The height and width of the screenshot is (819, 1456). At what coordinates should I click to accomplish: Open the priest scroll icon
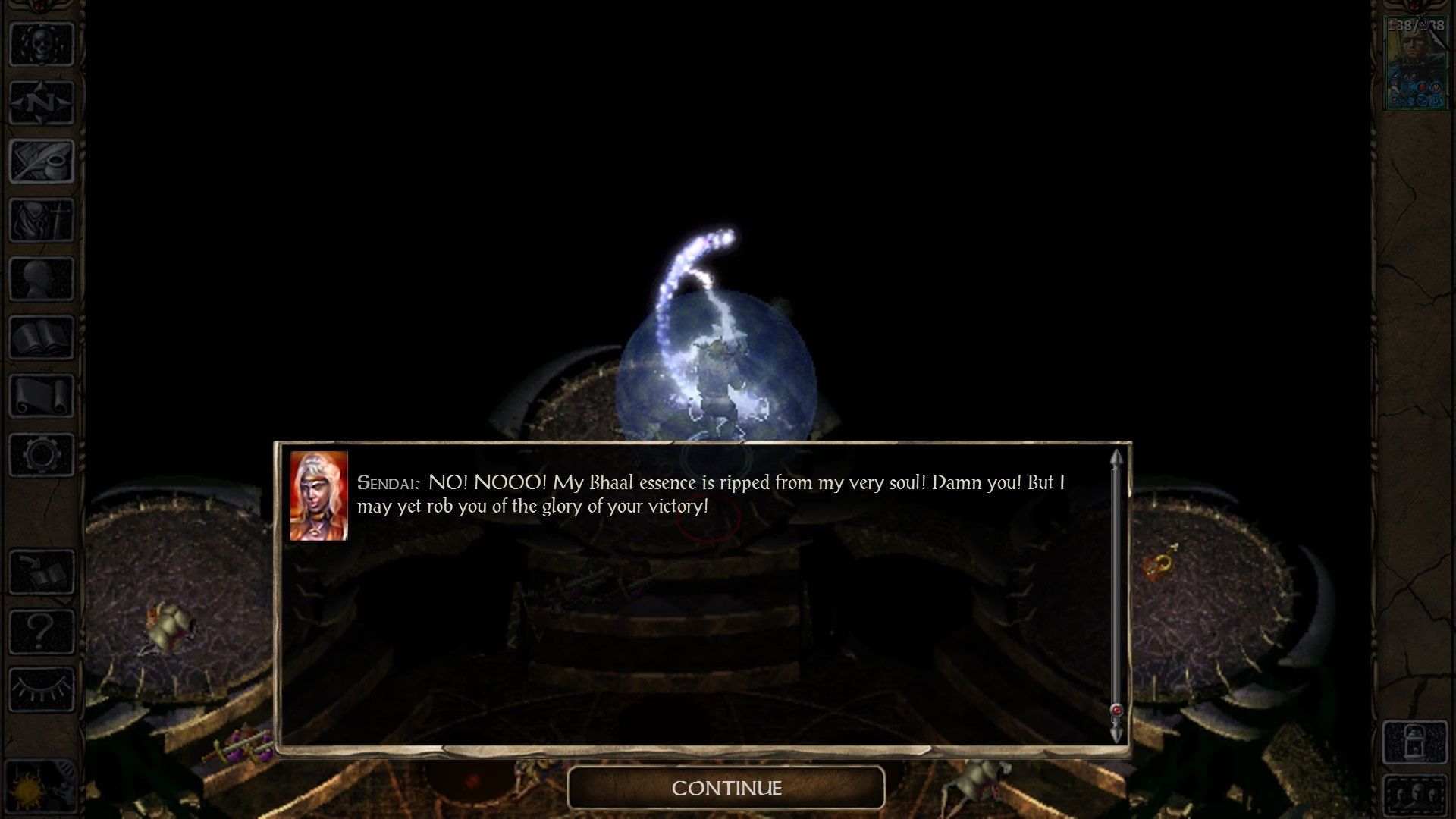coord(42,396)
